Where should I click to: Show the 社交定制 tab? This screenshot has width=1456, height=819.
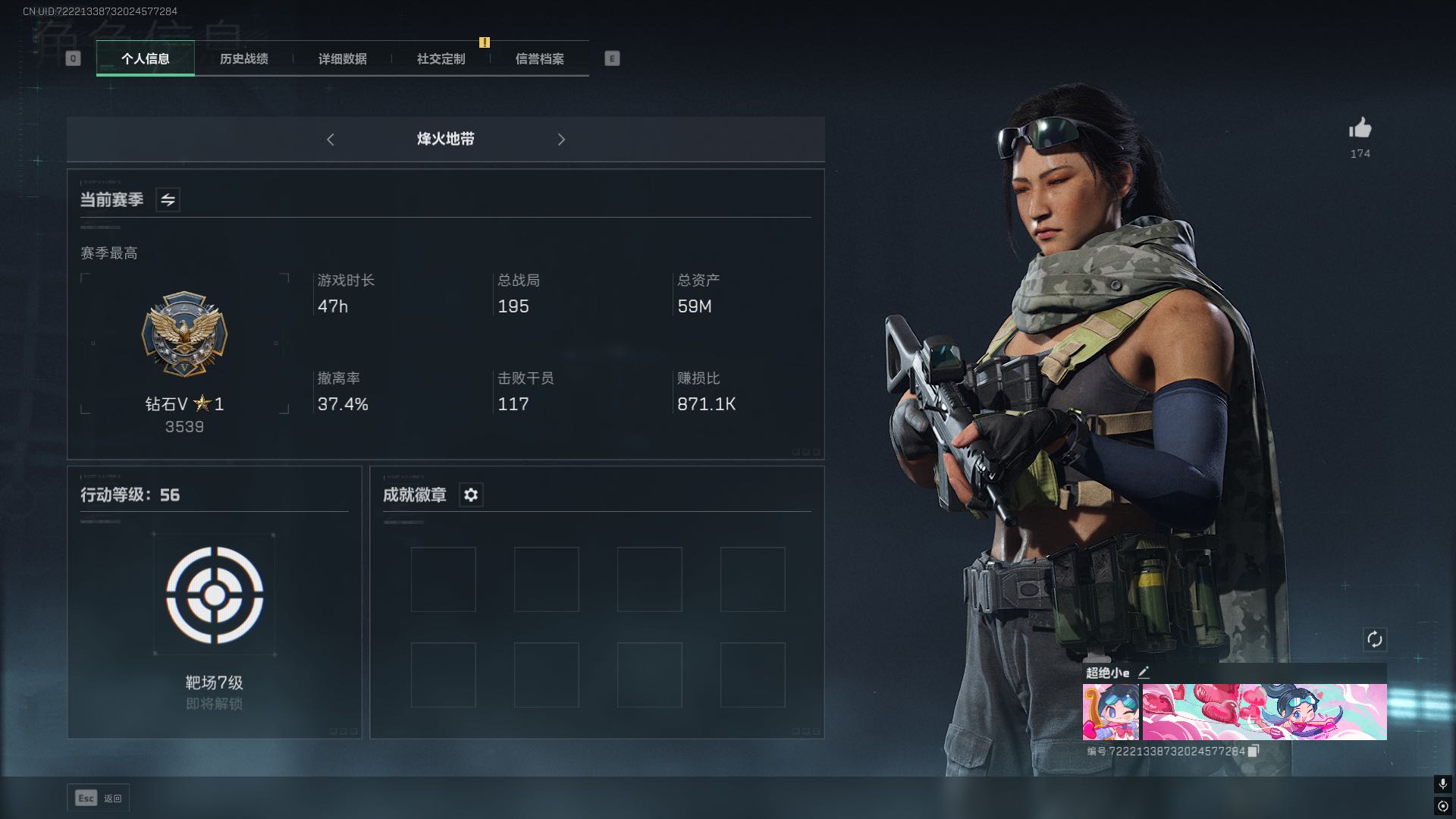click(x=441, y=58)
